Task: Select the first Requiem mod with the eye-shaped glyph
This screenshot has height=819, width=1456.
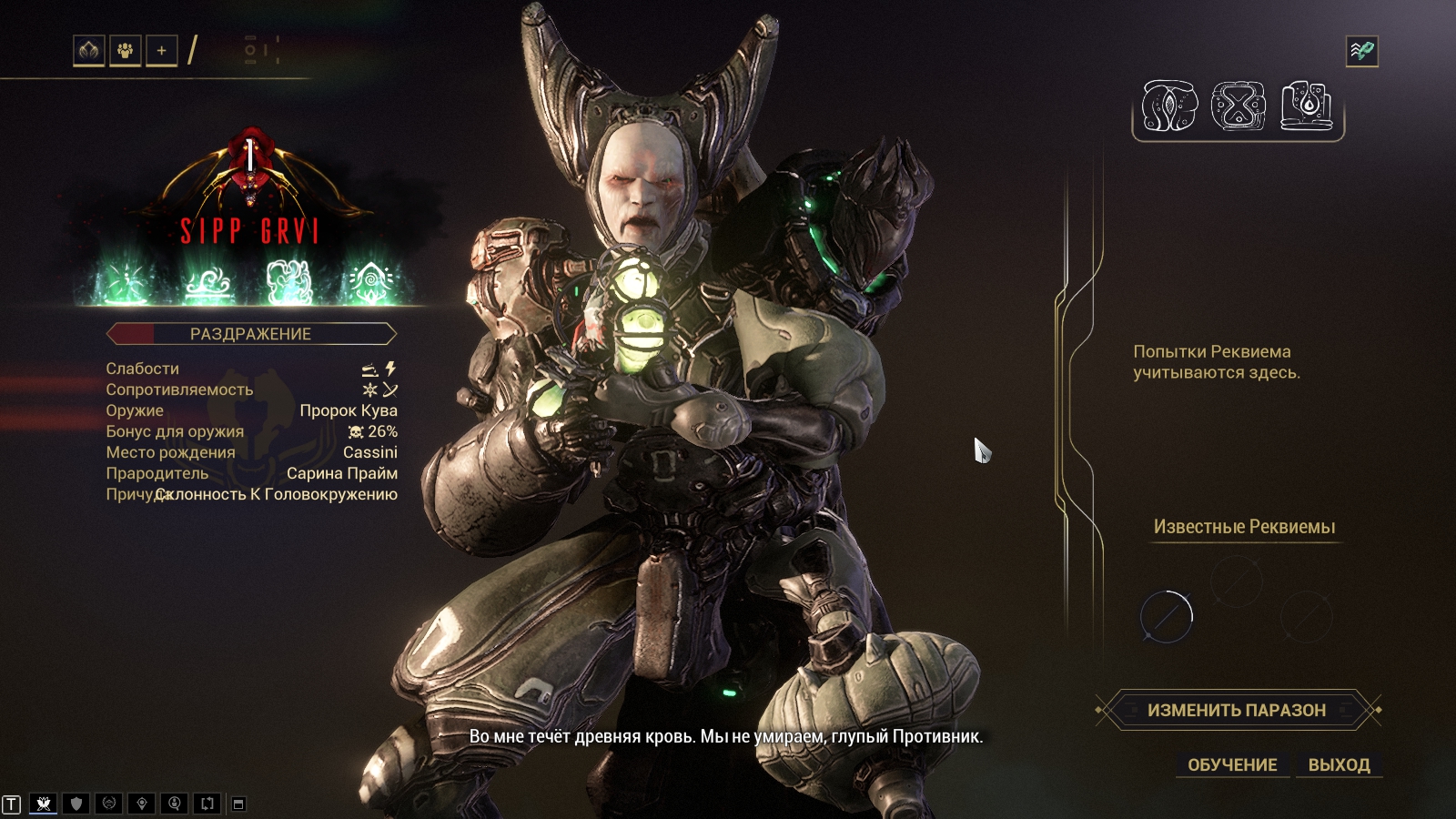Action: tap(1169, 106)
